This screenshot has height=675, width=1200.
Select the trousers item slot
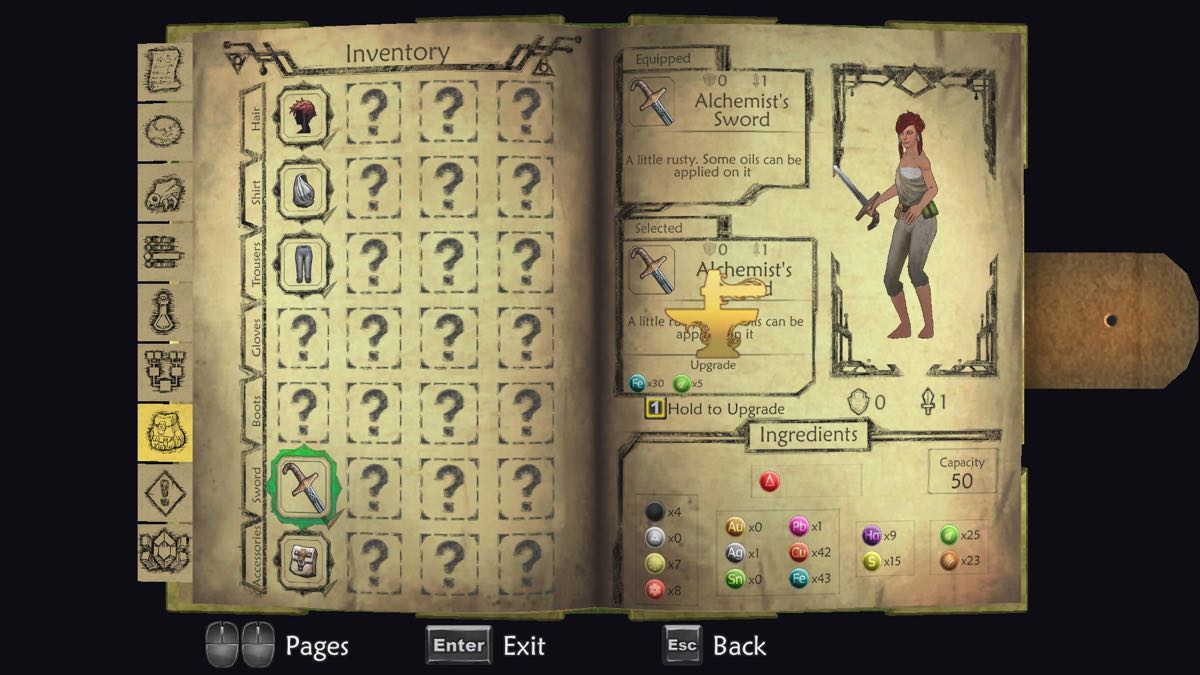302,261
